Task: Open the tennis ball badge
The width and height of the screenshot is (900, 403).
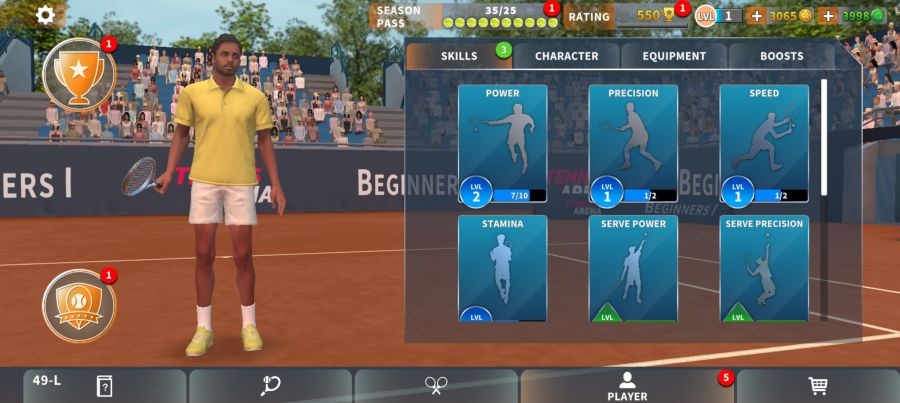Action: click(x=79, y=306)
